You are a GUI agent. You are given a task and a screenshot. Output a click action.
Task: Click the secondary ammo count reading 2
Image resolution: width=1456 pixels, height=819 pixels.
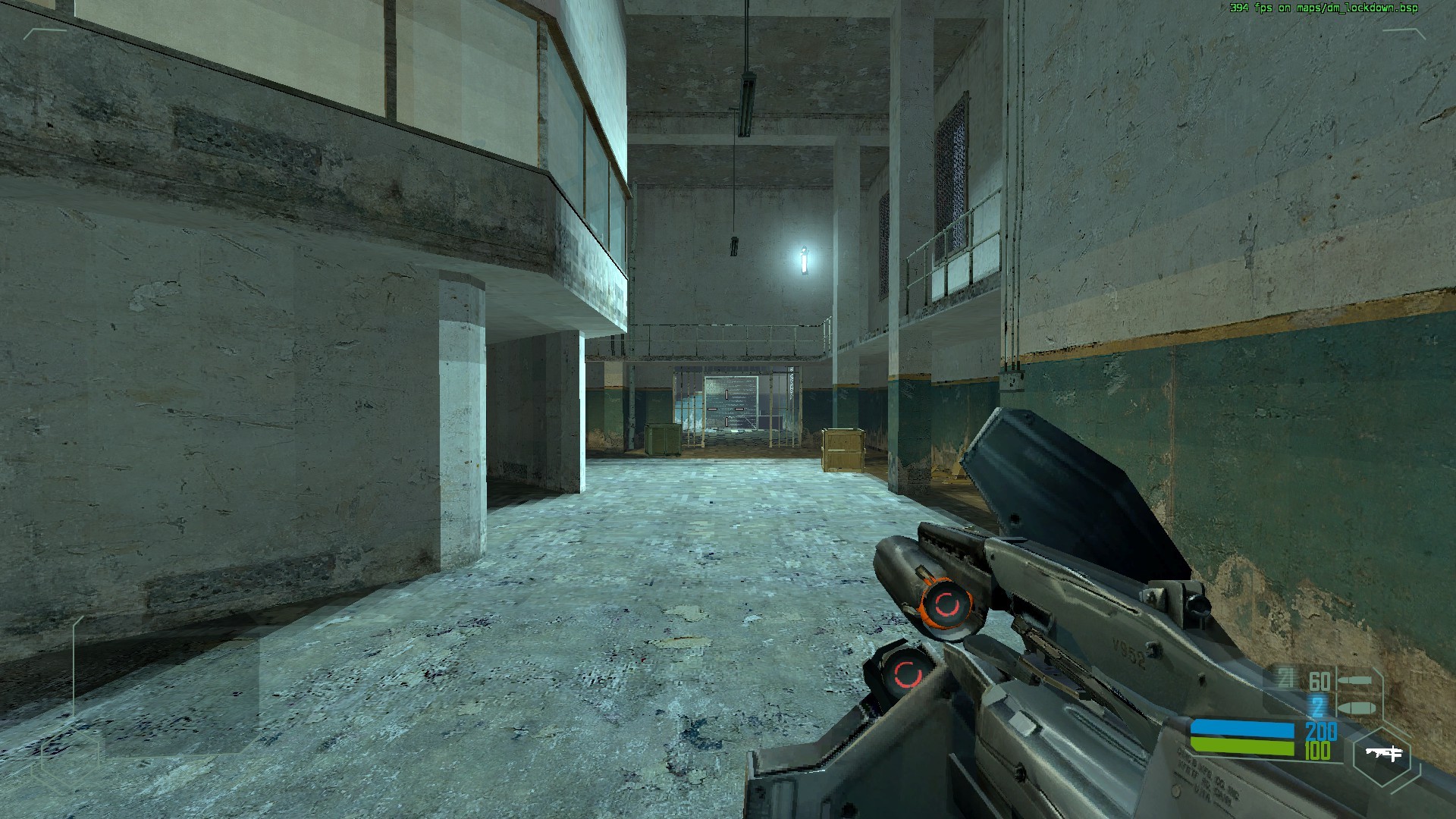pos(1316,707)
